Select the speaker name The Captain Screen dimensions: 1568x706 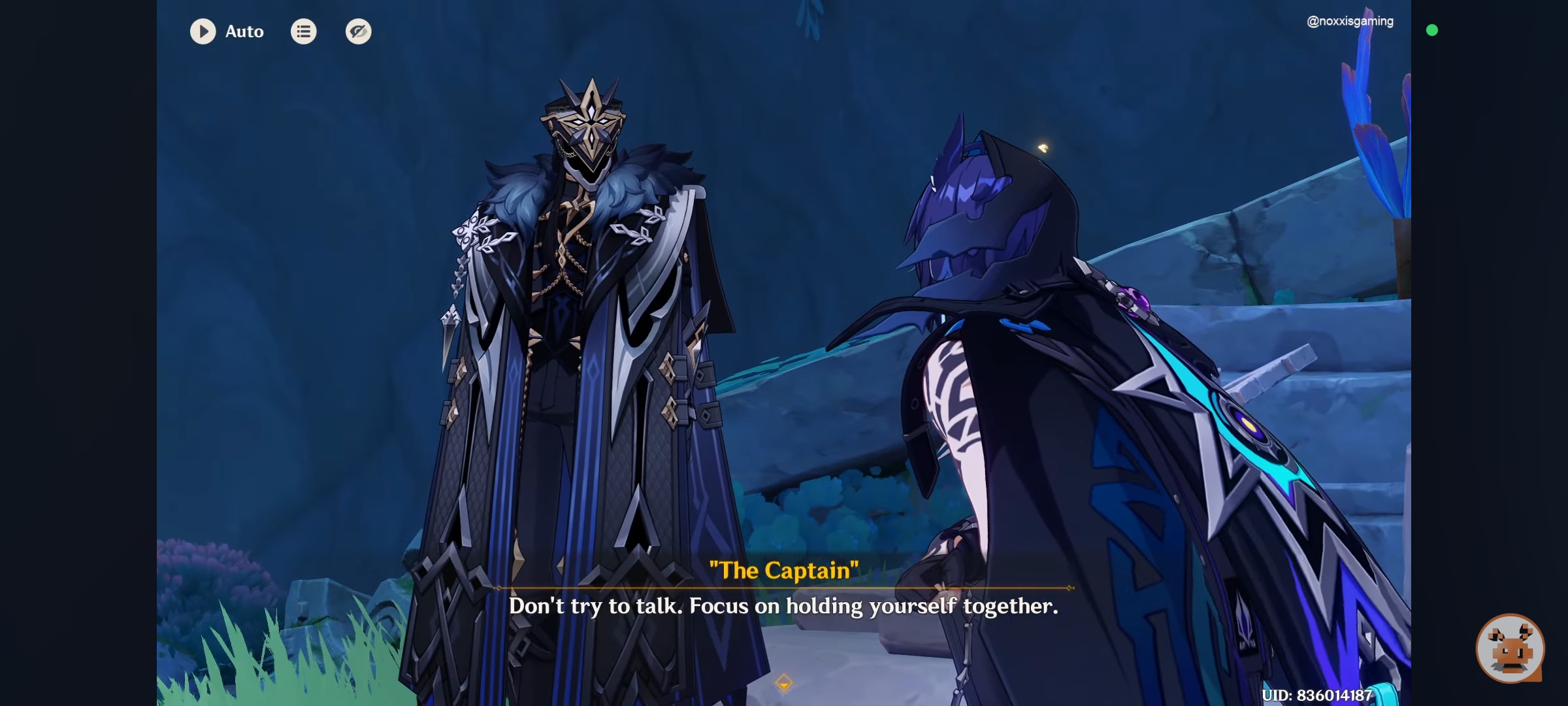(785, 569)
